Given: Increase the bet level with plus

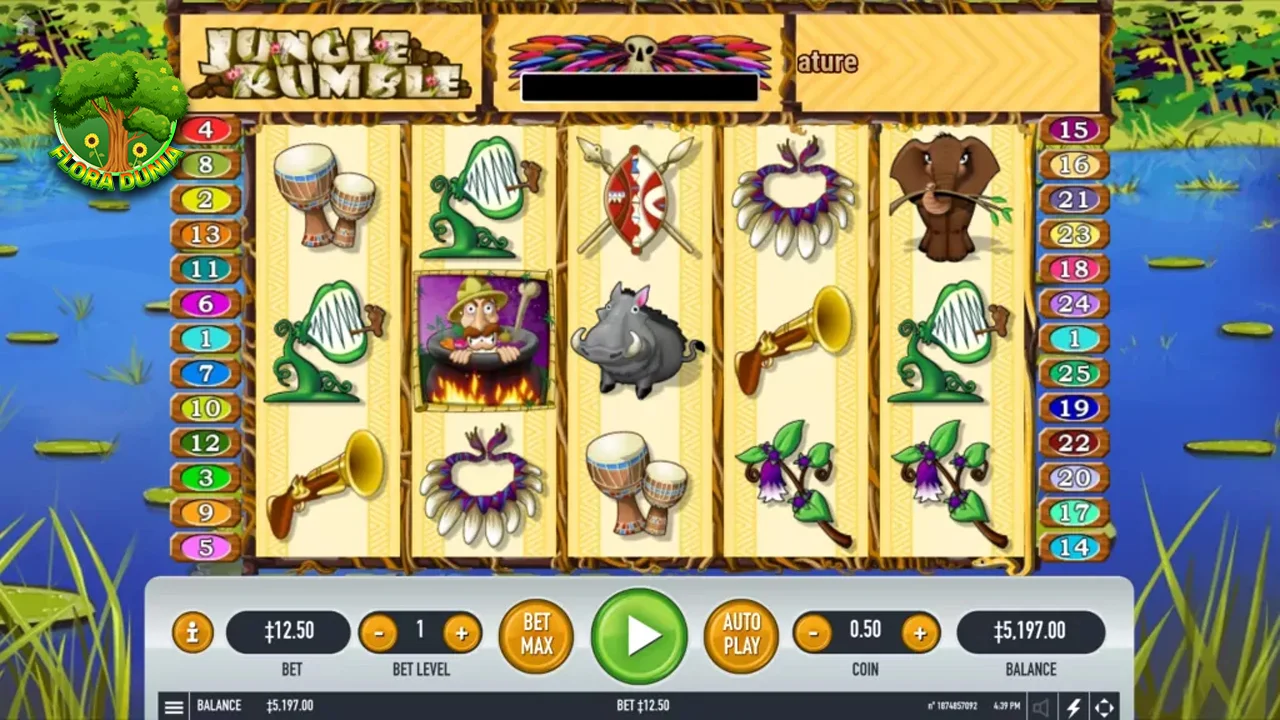Looking at the screenshot, I should click(461, 632).
